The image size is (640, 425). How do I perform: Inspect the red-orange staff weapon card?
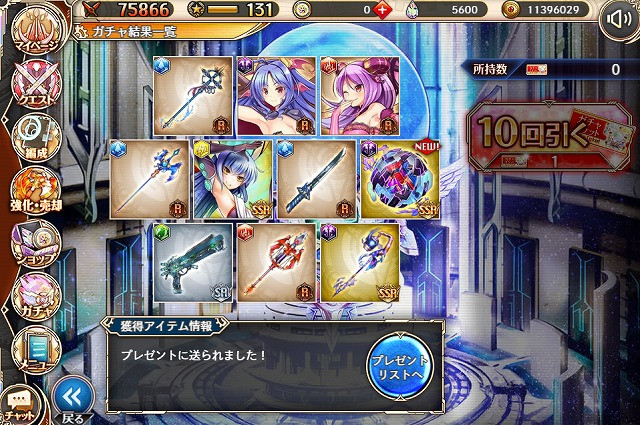[x=275, y=262]
